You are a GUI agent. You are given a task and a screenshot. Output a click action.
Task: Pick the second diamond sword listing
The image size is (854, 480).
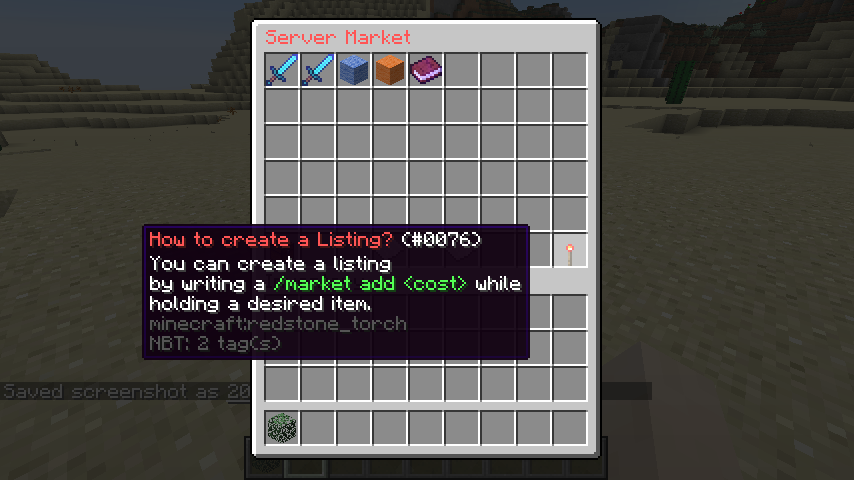click(x=318, y=70)
